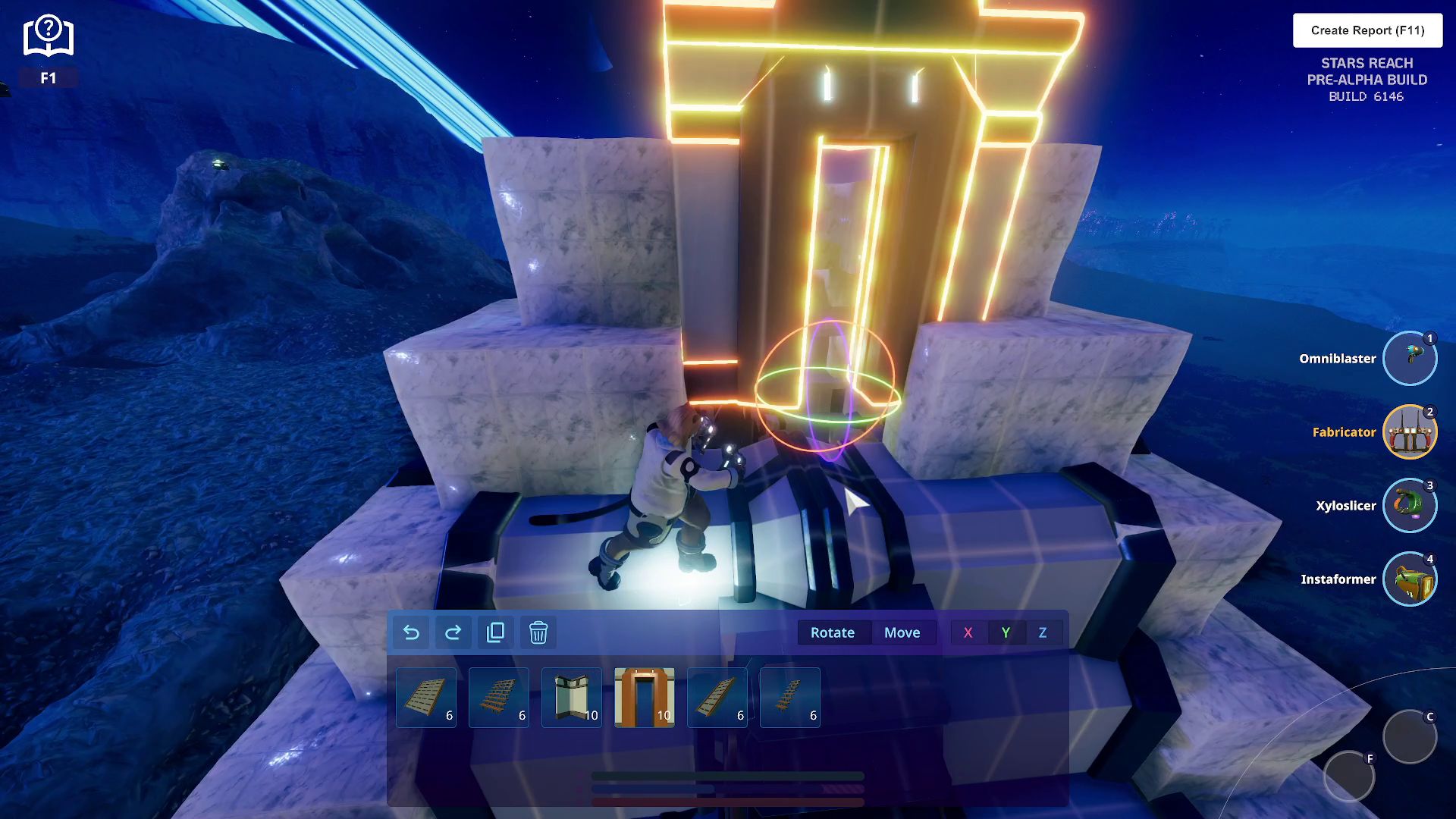Equip the Xyloslicer tool
Screen dimensions: 1456x819
(1409, 506)
